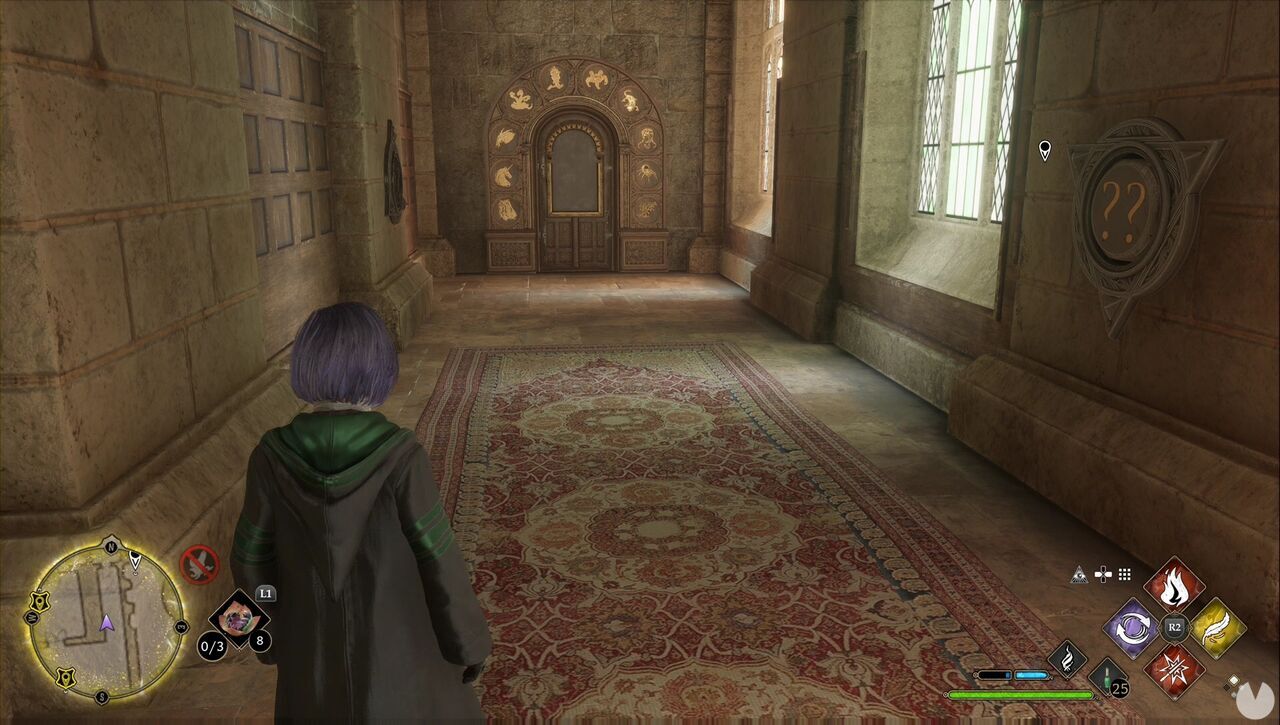Click the 0/3 collectible counter badge
This screenshot has height=725, width=1280.
(212, 646)
